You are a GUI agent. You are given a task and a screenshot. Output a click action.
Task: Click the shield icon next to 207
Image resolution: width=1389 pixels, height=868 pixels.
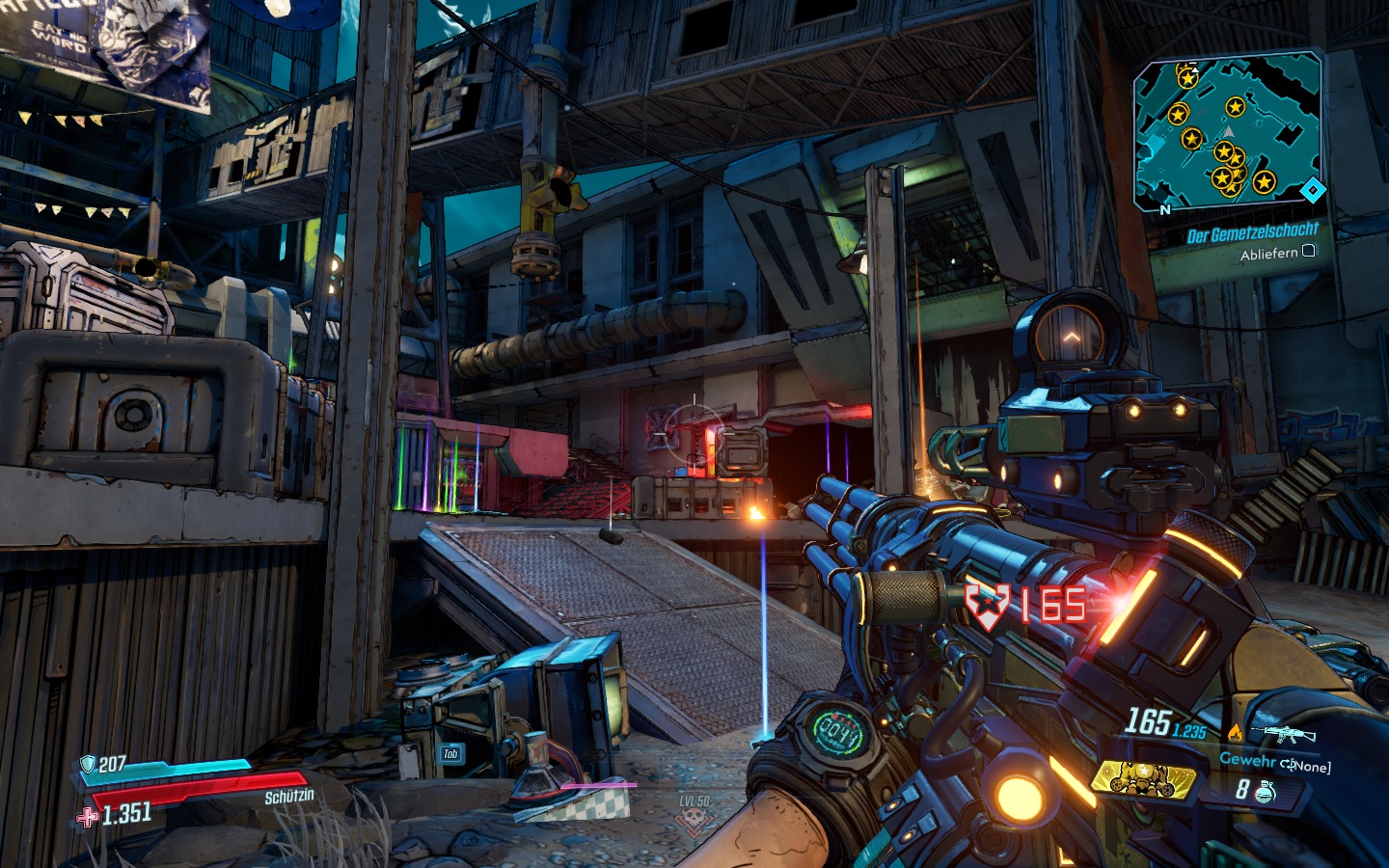point(88,765)
